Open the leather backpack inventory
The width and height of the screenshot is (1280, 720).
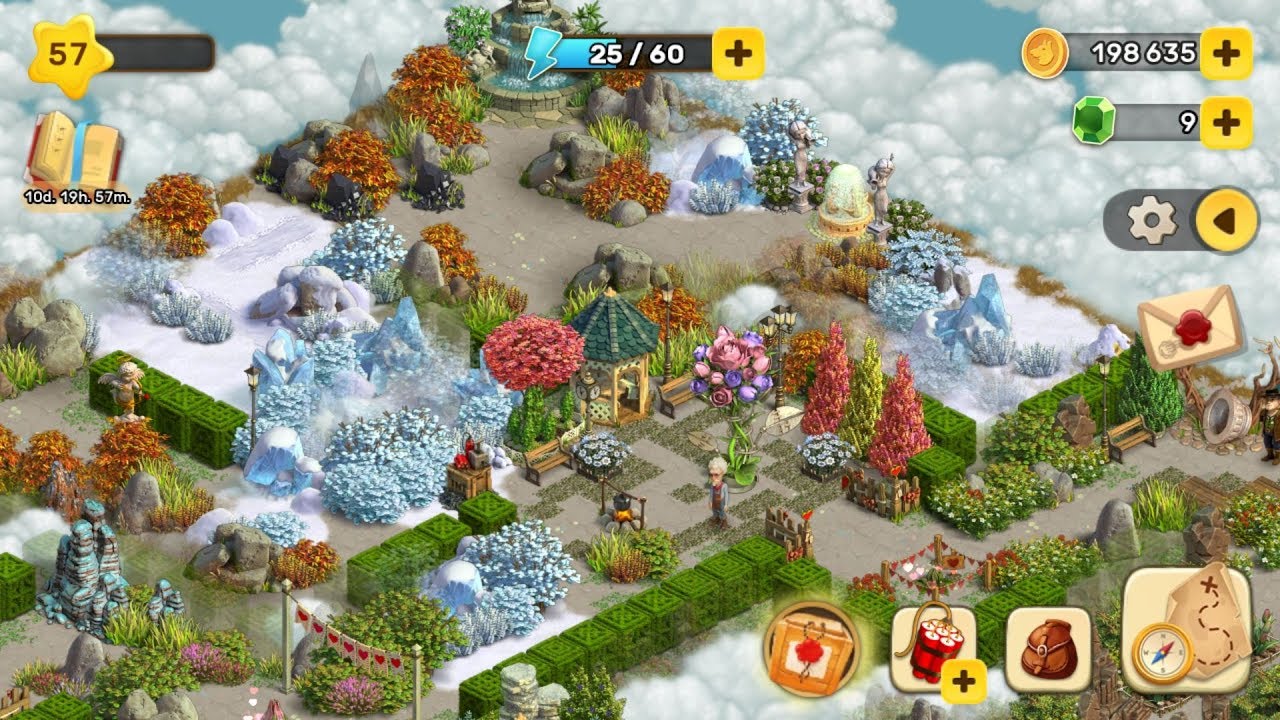pyautogui.click(x=1048, y=649)
